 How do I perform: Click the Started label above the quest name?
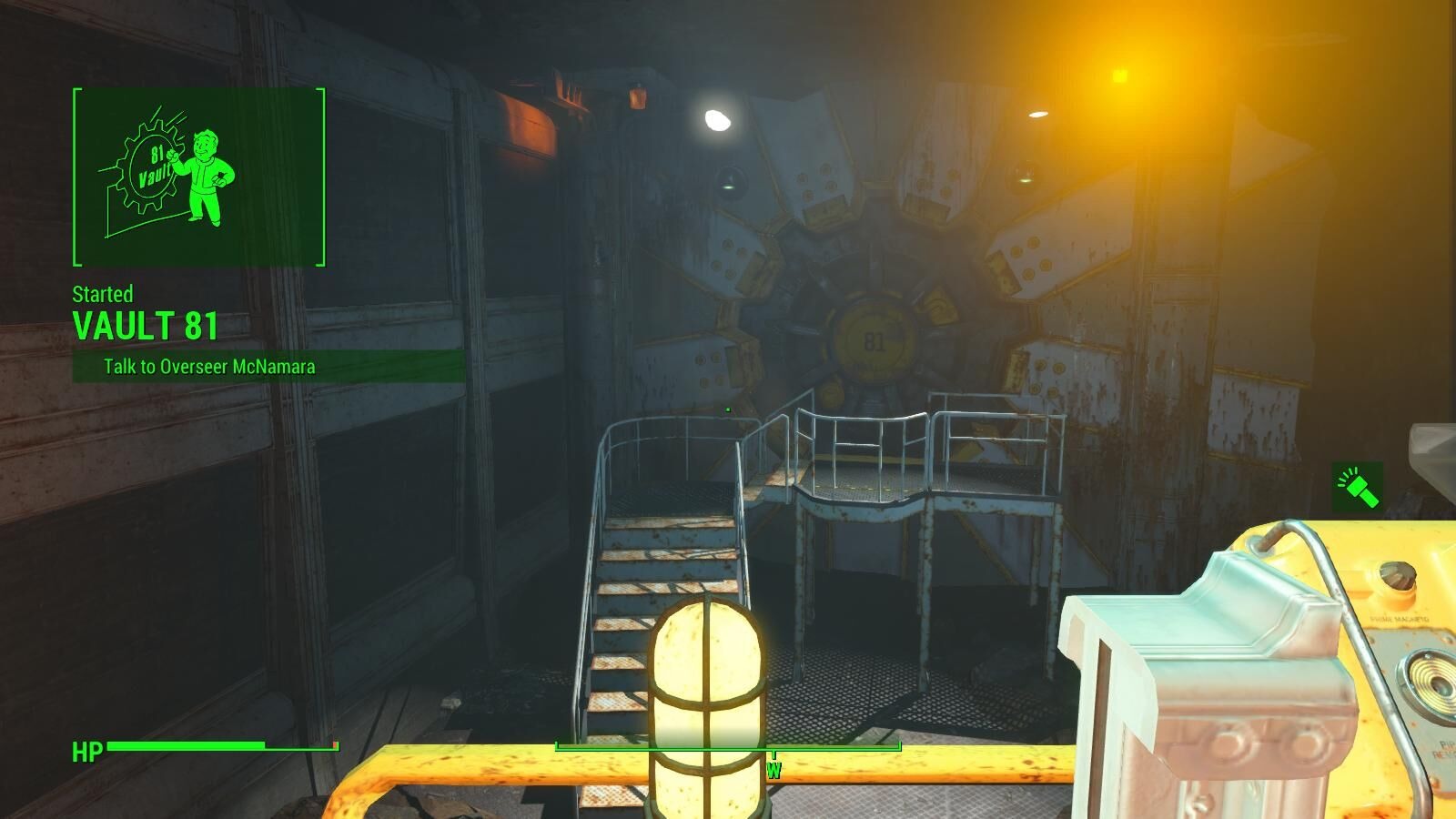(x=102, y=295)
